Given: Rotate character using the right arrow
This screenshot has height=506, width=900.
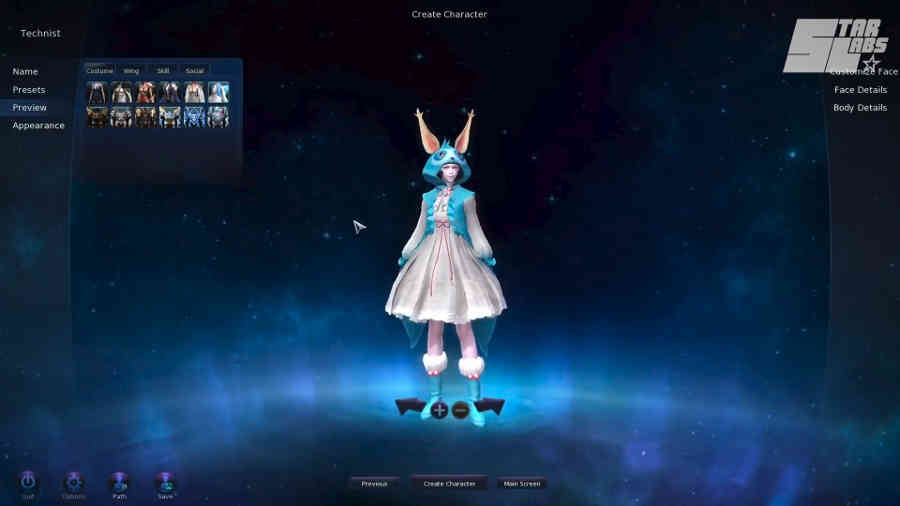Looking at the screenshot, I should 491,407.
